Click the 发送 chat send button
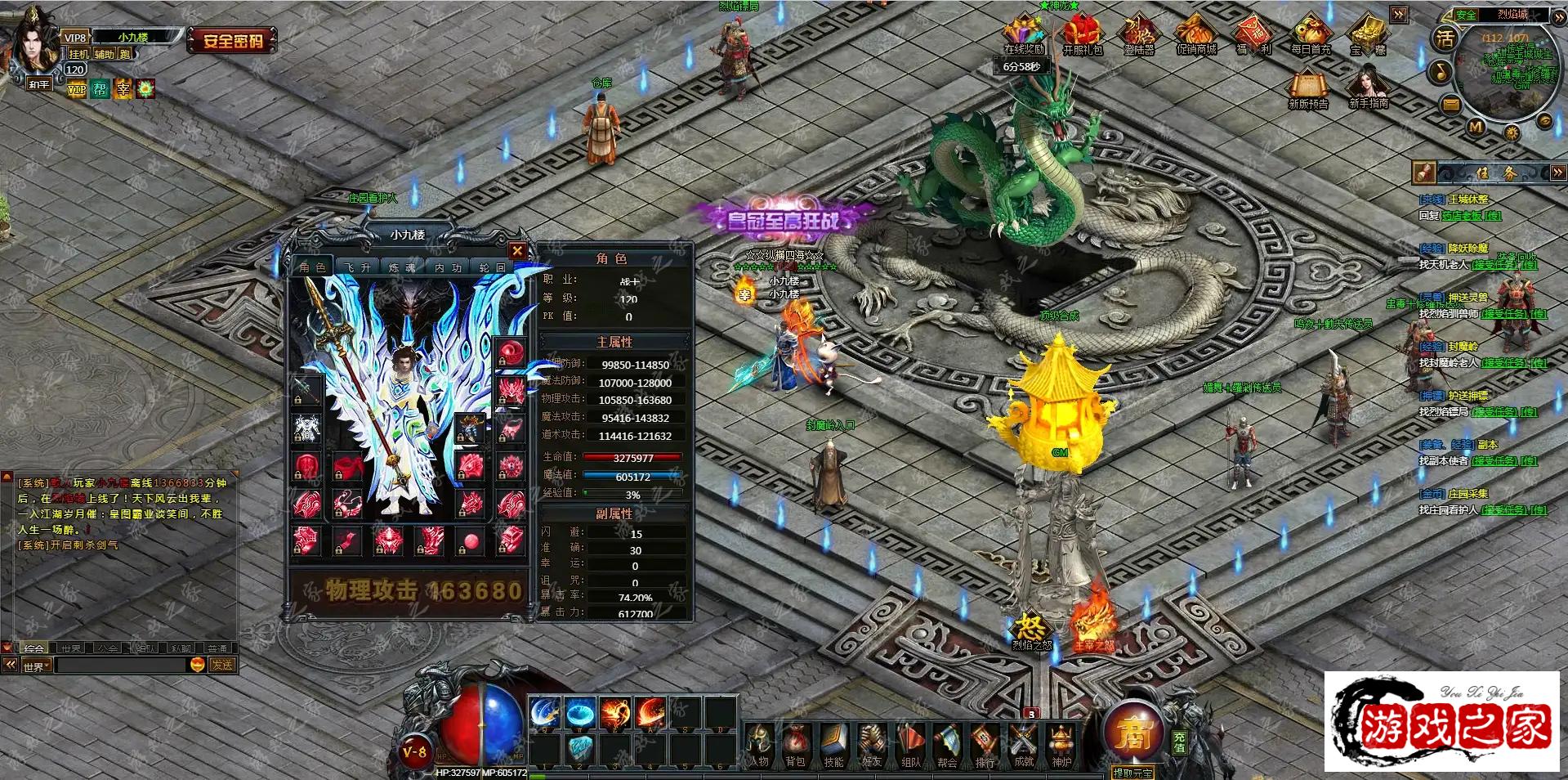The image size is (1568, 780). pos(222,666)
